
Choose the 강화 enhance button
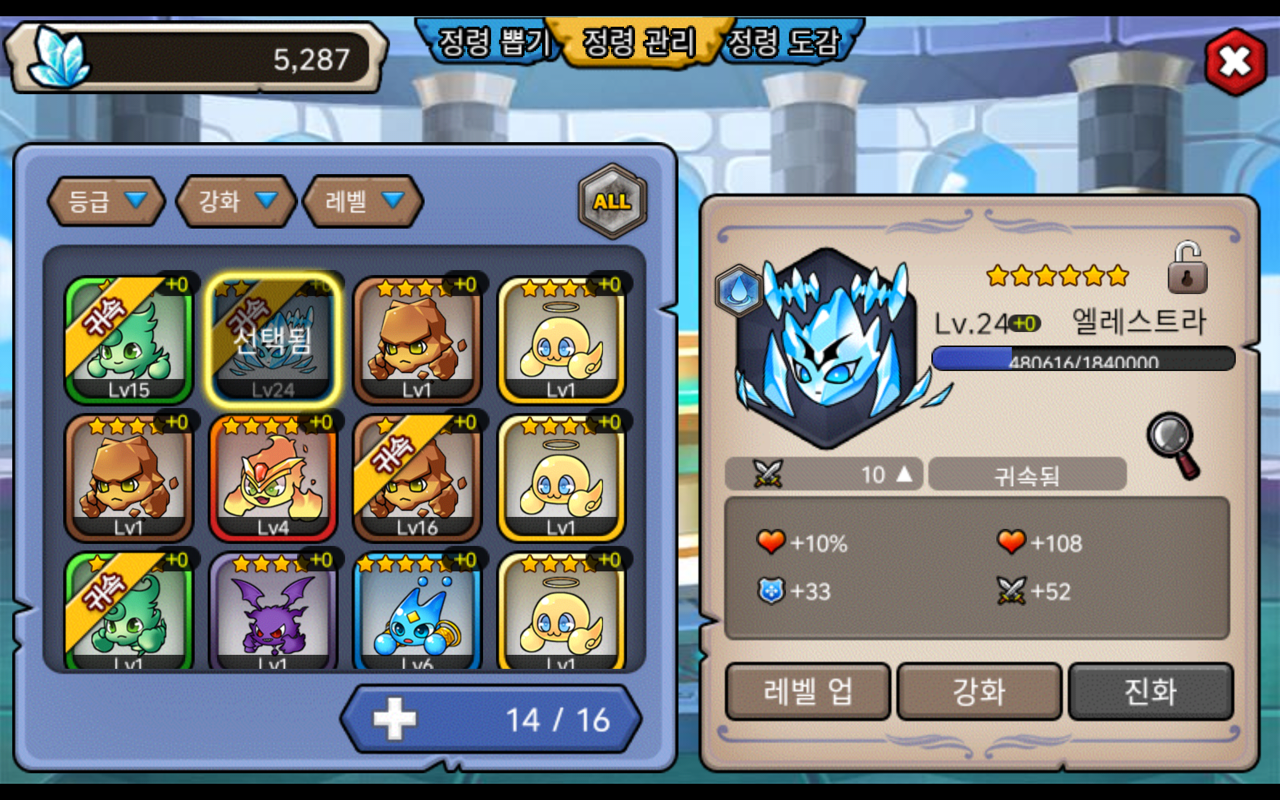click(979, 691)
